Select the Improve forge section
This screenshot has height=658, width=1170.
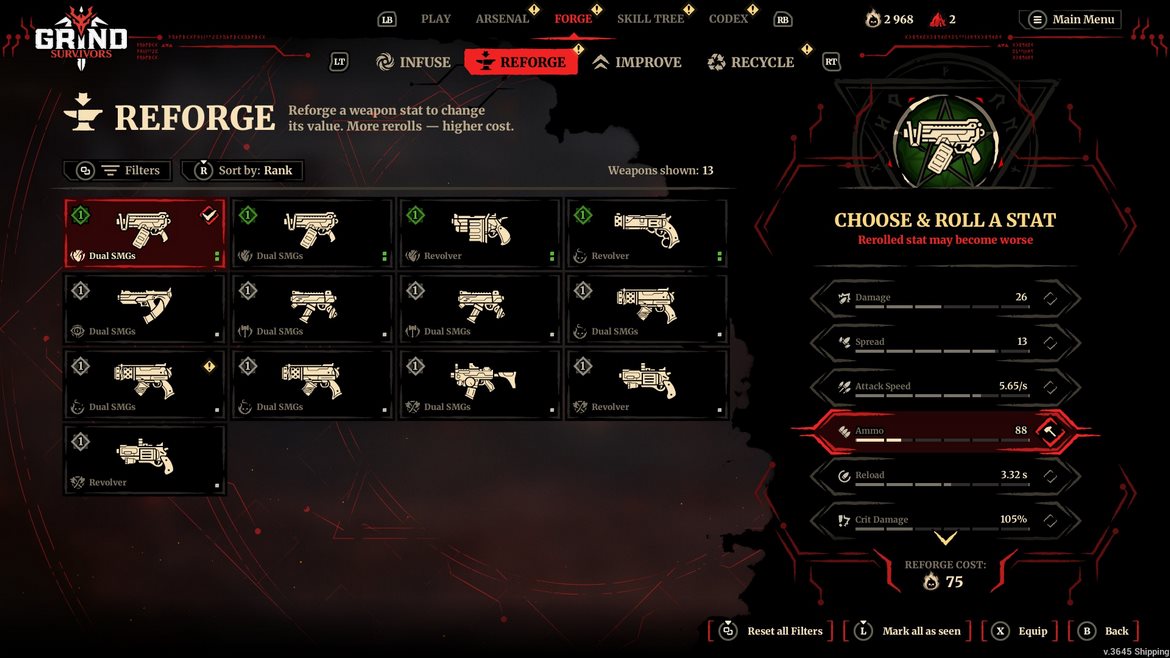tap(637, 62)
